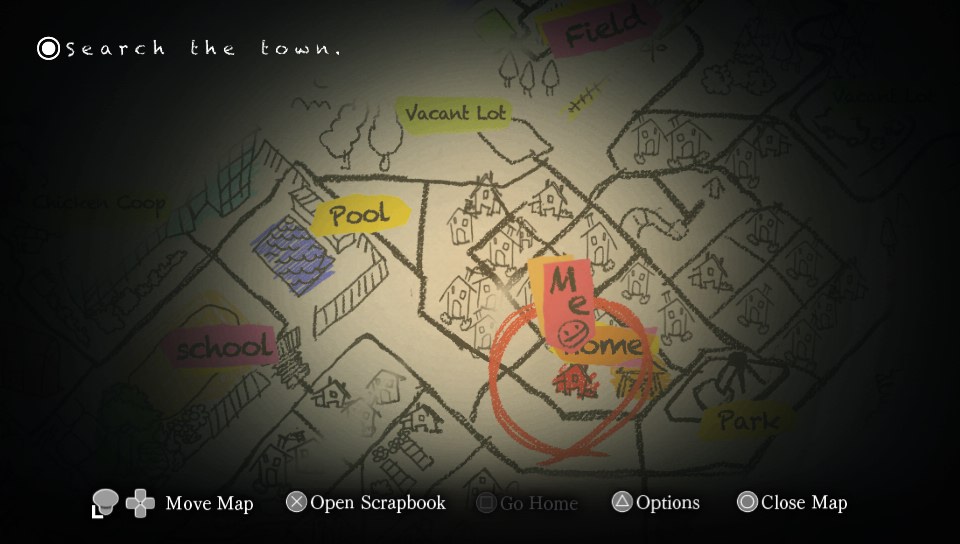Image resolution: width=960 pixels, height=544 pixels.
Task: Select the Pool label on the map
Action: (x=360, y=215)
